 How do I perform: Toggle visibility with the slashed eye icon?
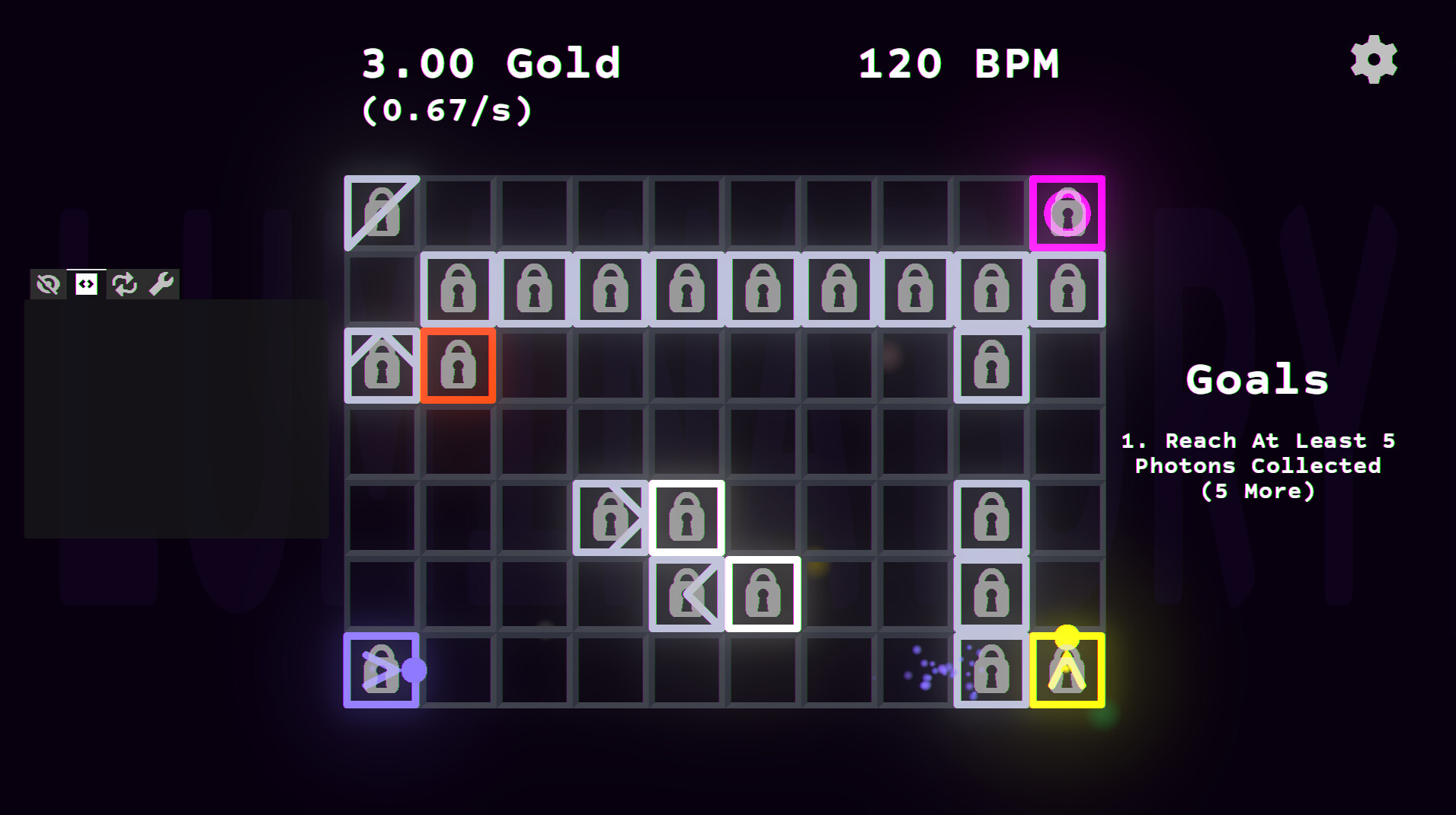click(x=47, y=283)
